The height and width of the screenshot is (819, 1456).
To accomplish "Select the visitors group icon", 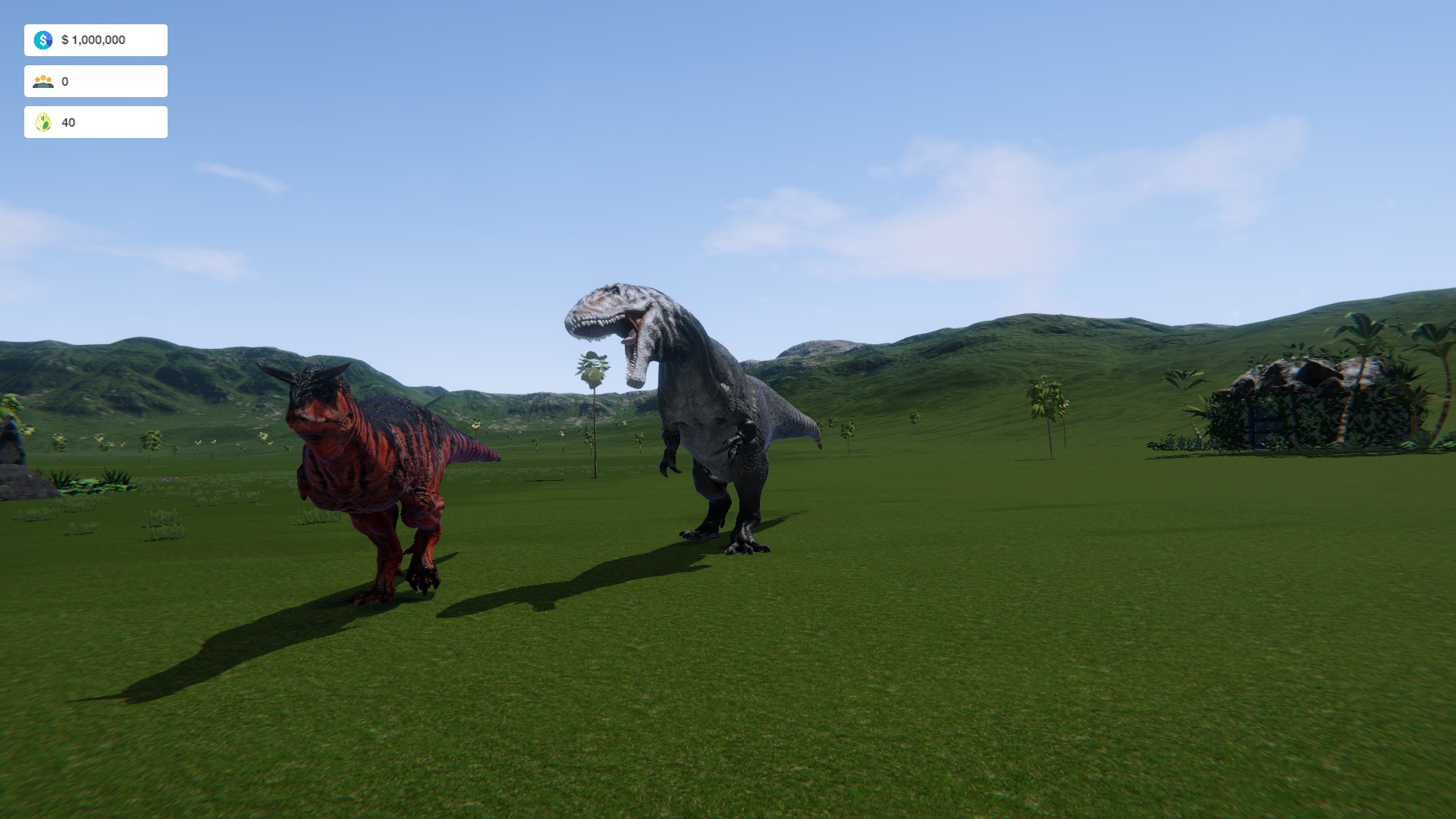I will [x=43, y=80].
